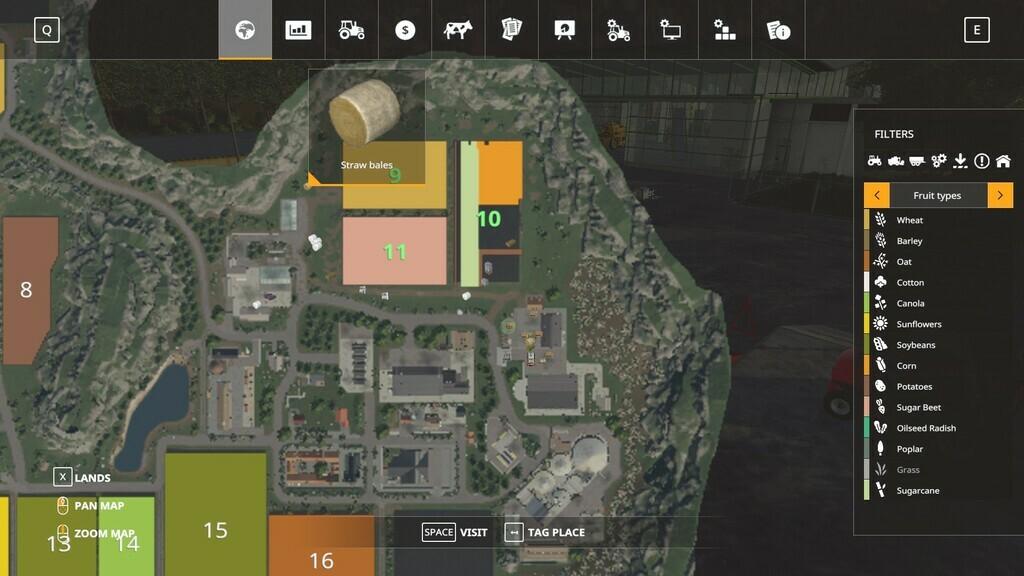Screen dimensions: 1024x576
Task: Open the help info tab
Action: pos(779,30)
